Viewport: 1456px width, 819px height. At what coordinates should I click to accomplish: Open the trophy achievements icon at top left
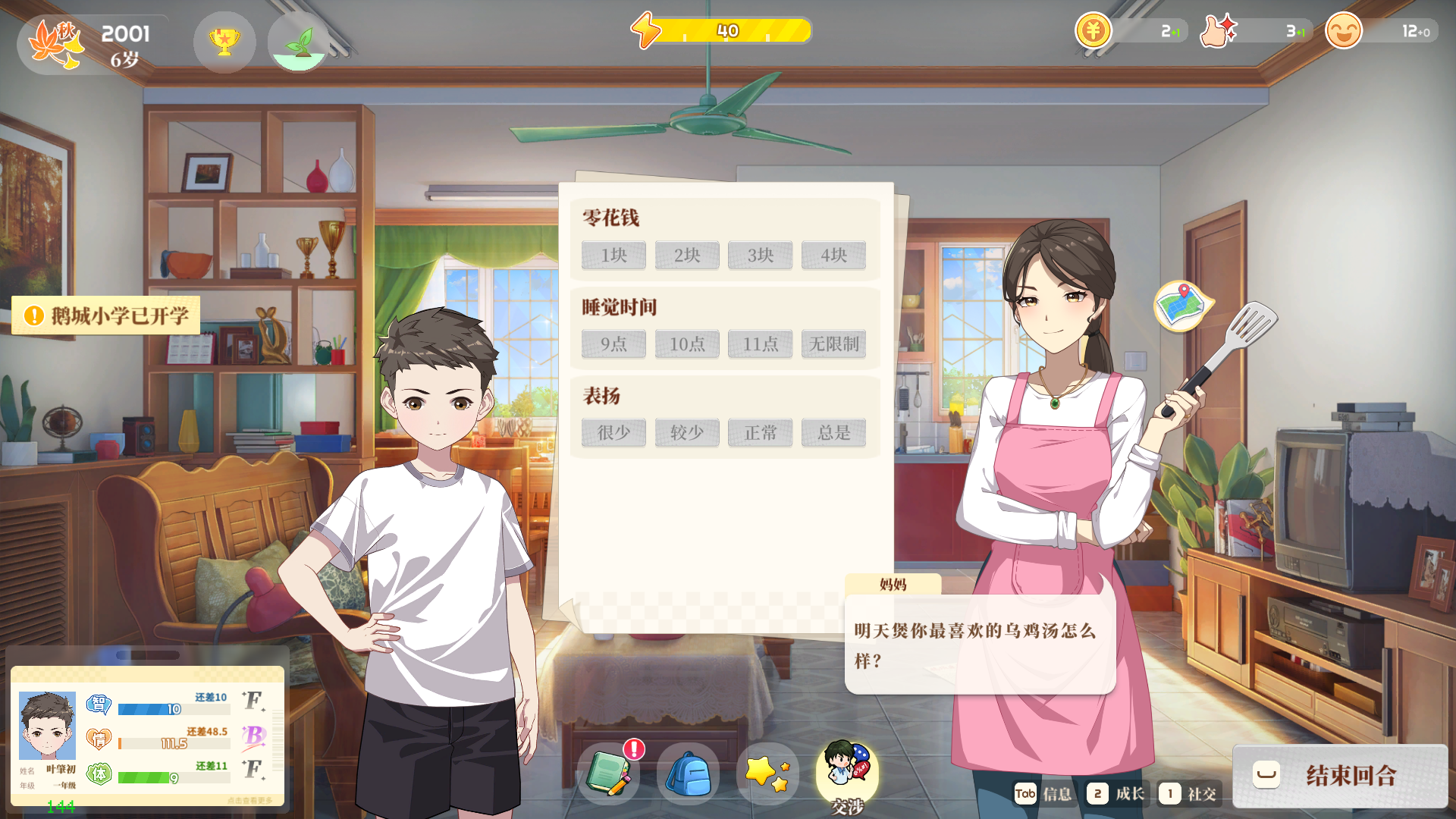pyautogui.click(x=224, y=43)
